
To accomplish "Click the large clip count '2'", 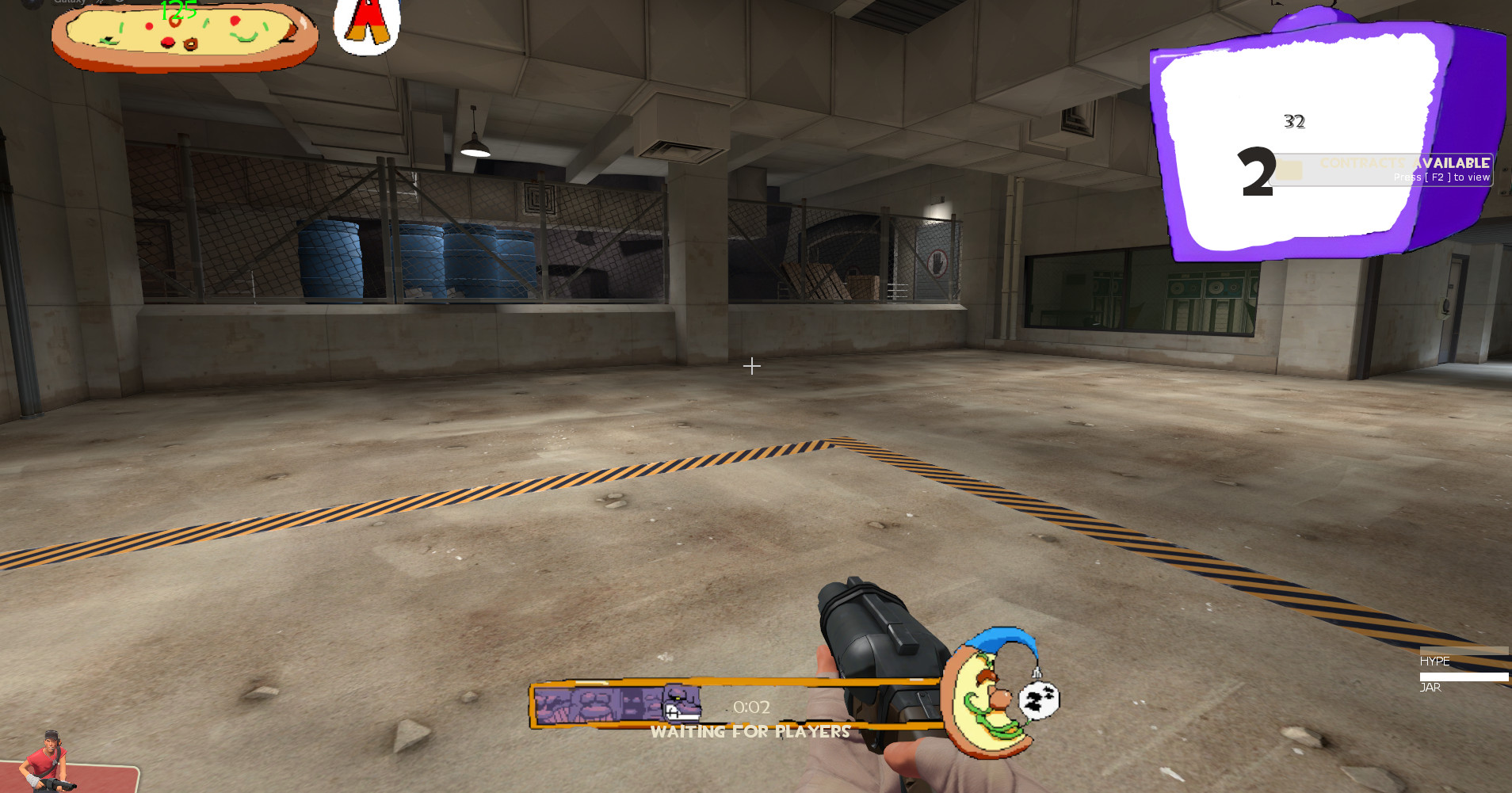I will (x=1256, y=170).
